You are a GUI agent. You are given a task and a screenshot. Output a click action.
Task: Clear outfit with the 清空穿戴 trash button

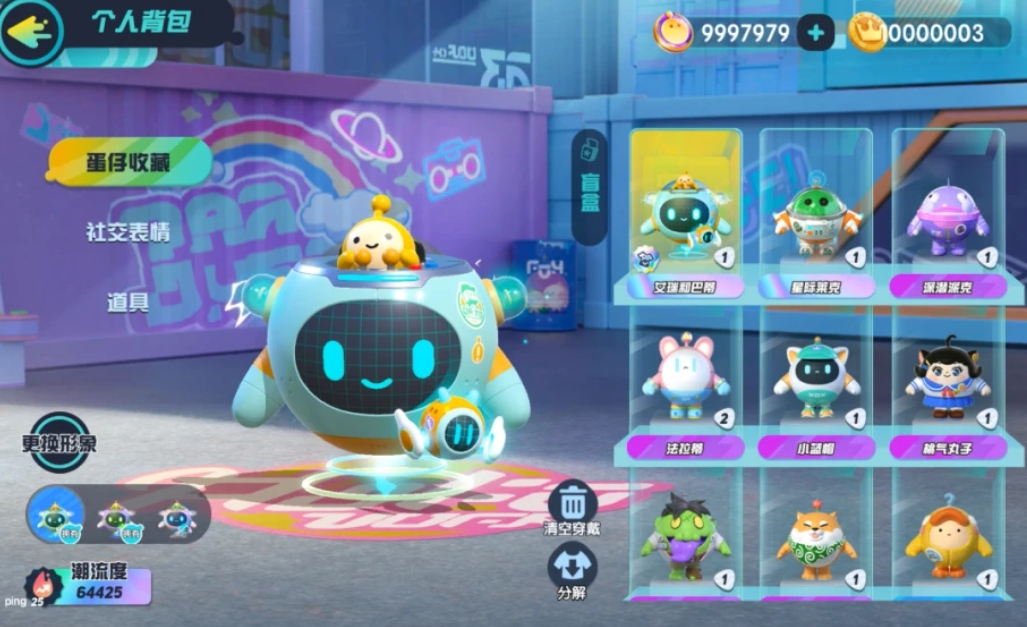573,505
